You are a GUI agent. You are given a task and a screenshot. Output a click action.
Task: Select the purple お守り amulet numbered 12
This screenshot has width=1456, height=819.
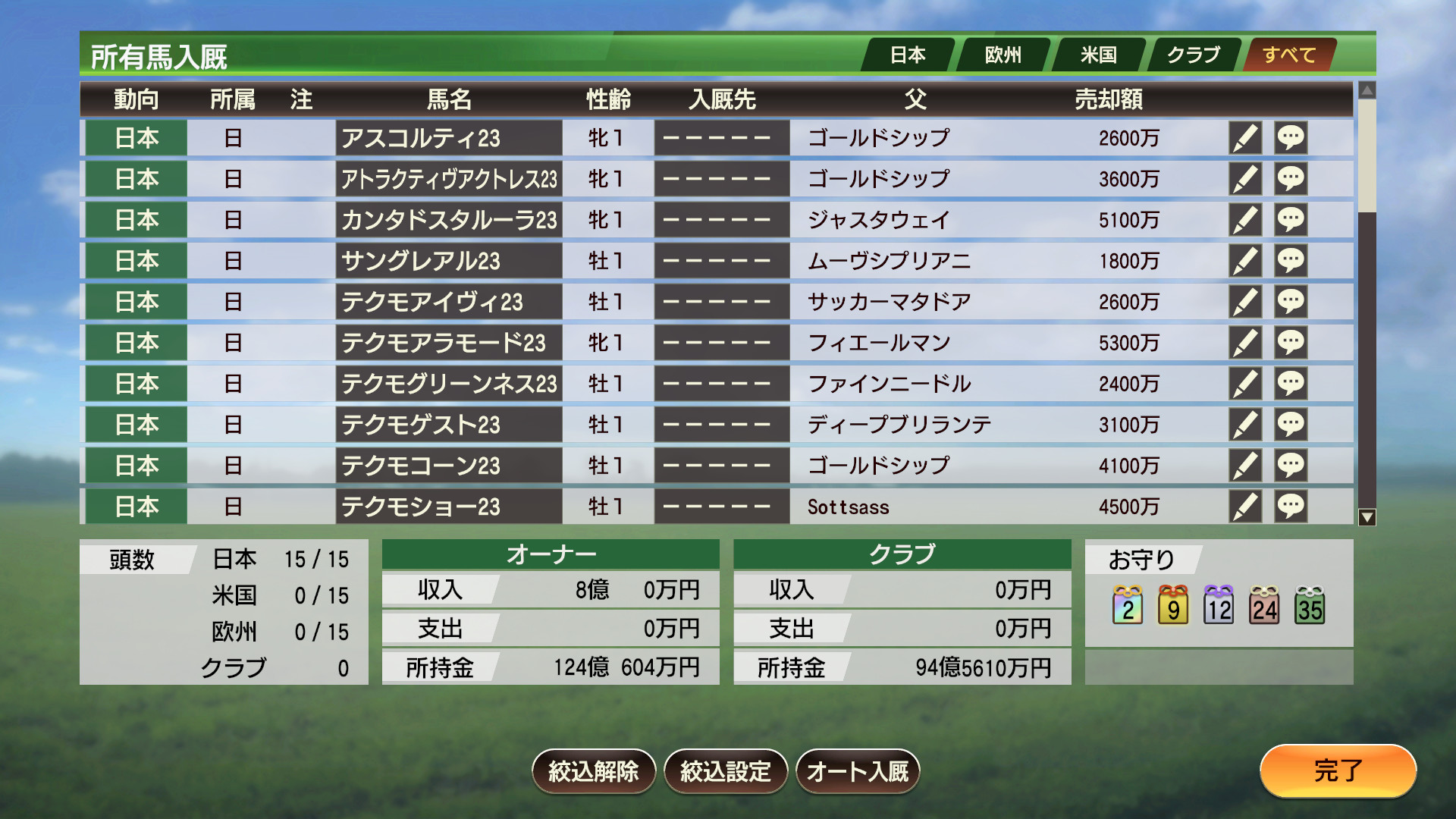(1219, 604)
